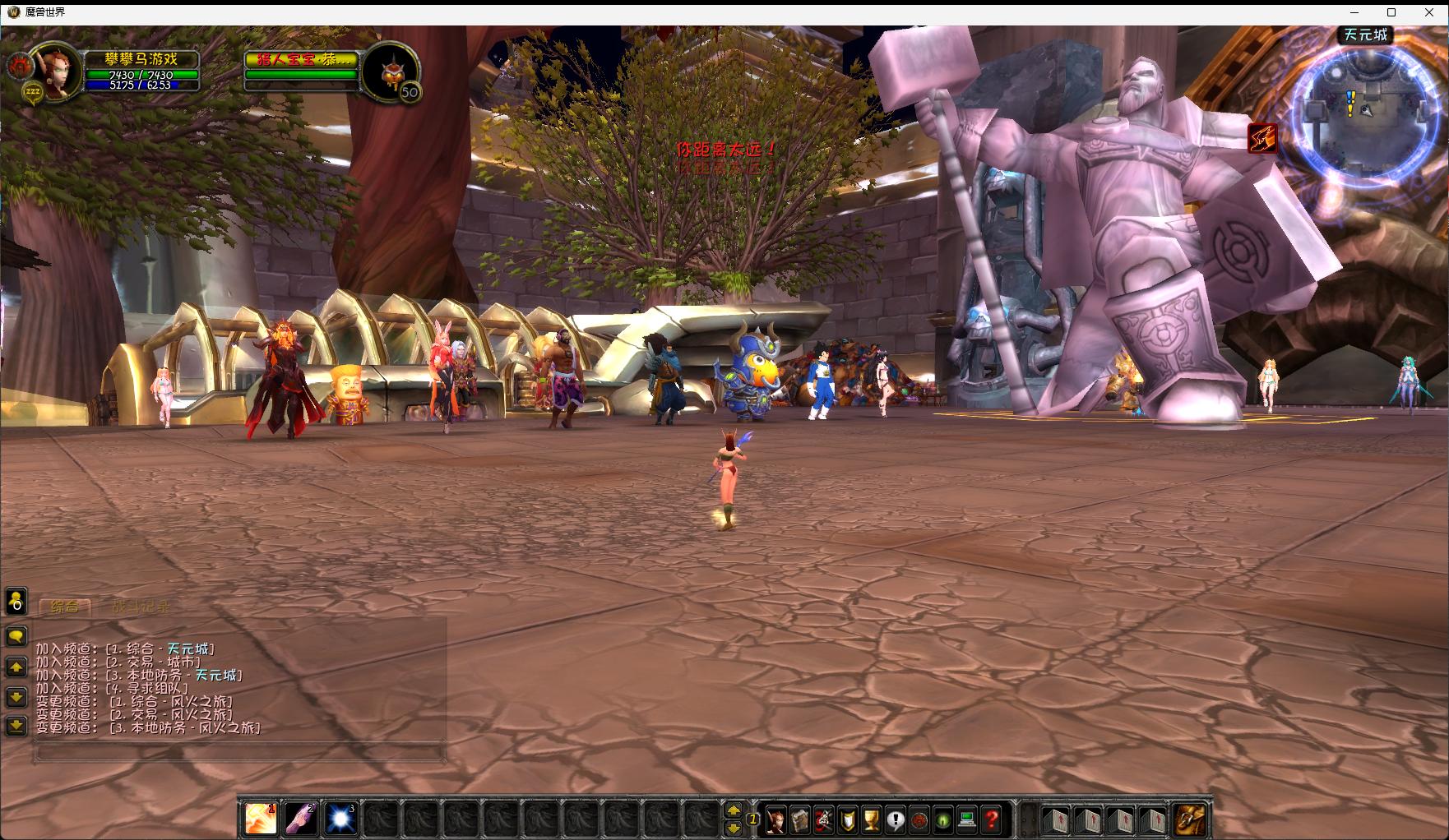1449x840 pixels.
Task: Open the quest log exclamation icon
Action: (896, 819)
